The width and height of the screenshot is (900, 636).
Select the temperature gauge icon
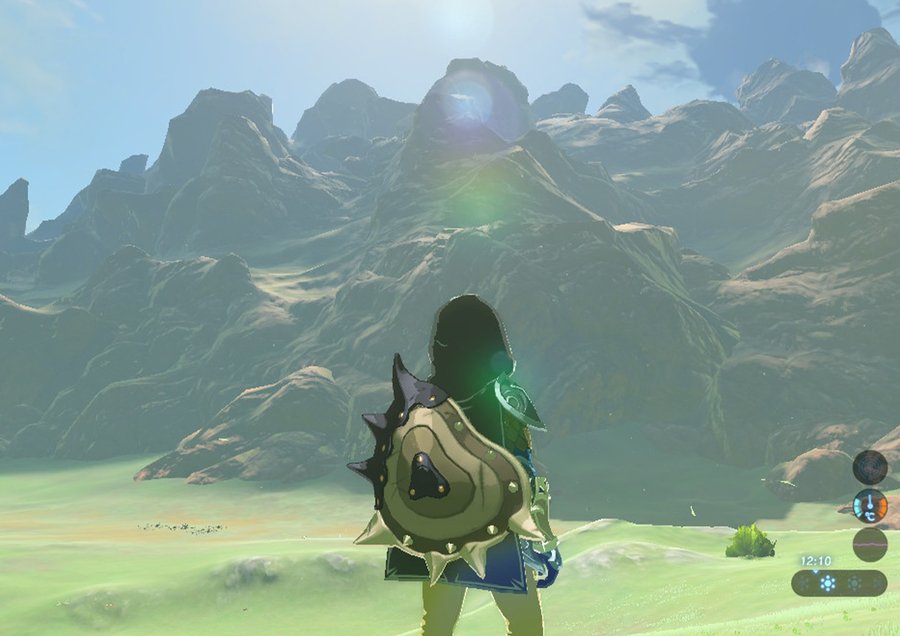pyautogui.click(x=869, y=506)
